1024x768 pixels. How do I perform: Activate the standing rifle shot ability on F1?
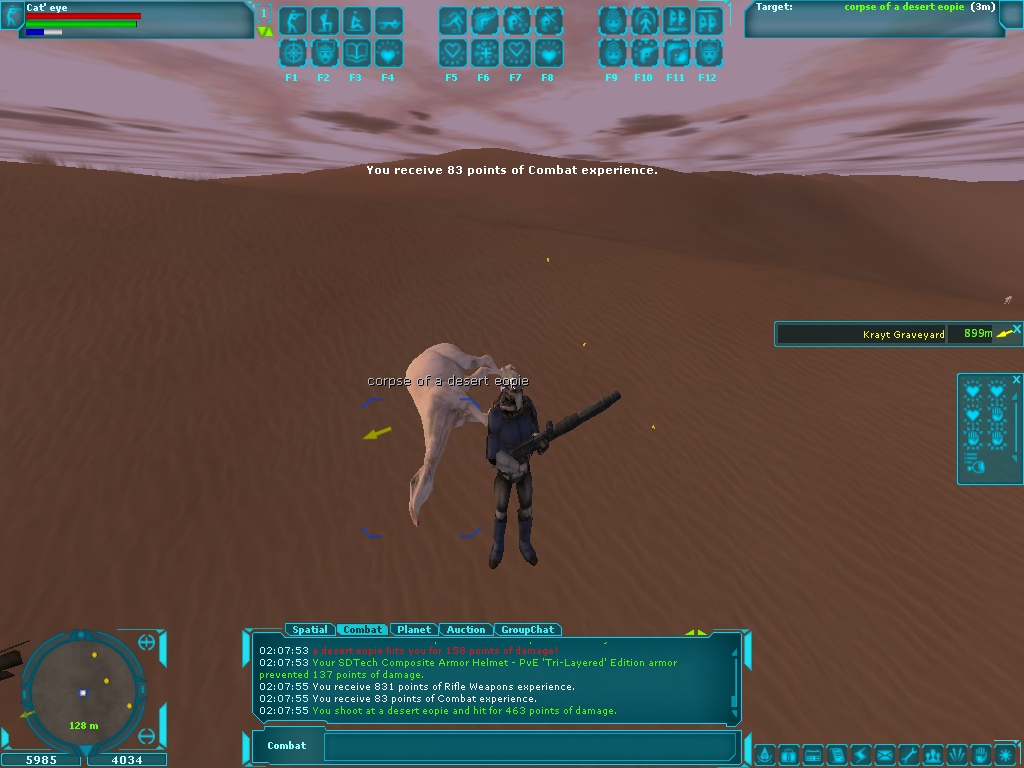tap(293, 21)
